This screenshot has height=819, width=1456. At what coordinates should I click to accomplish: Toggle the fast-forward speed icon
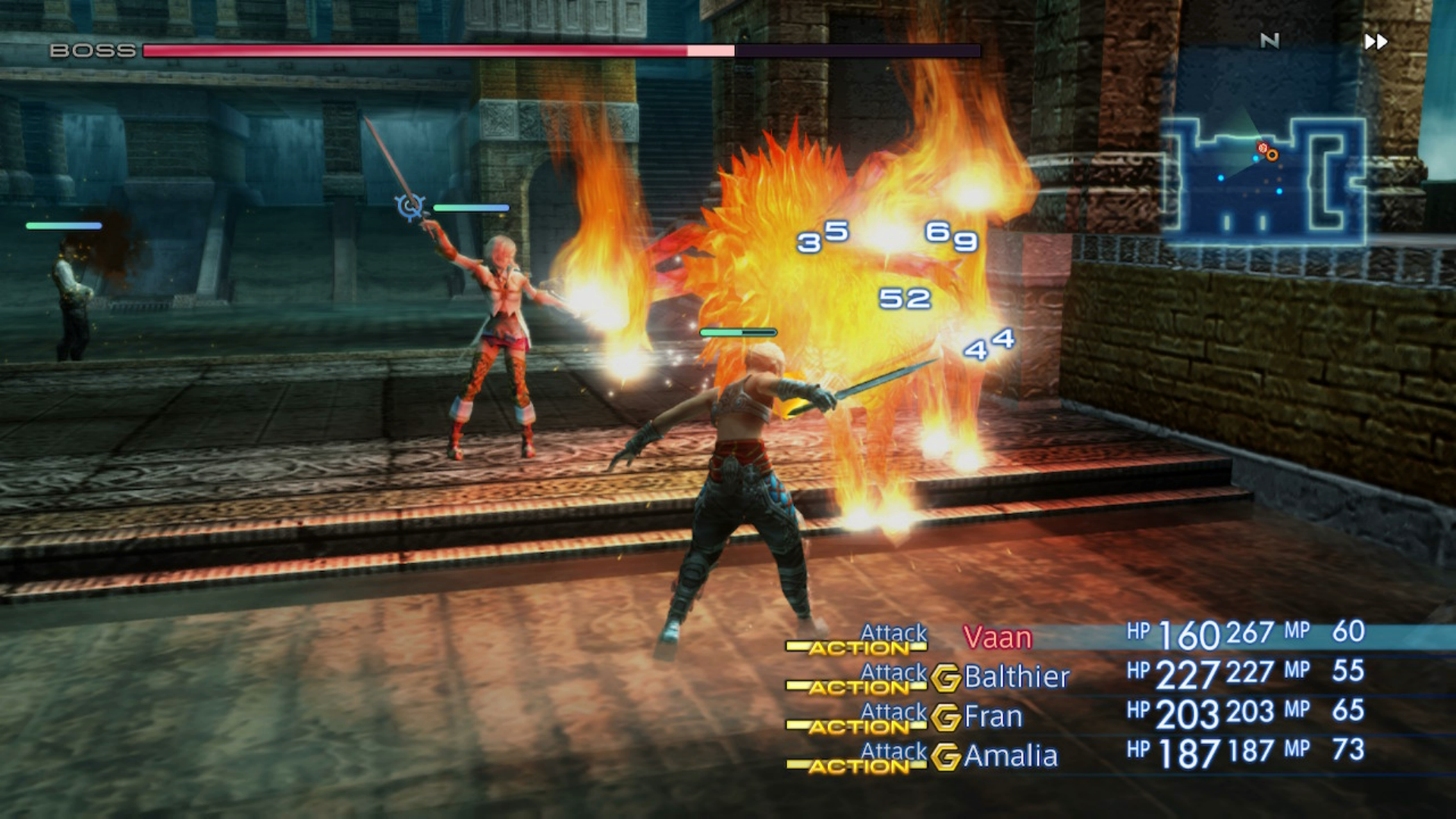(1376, 42)
